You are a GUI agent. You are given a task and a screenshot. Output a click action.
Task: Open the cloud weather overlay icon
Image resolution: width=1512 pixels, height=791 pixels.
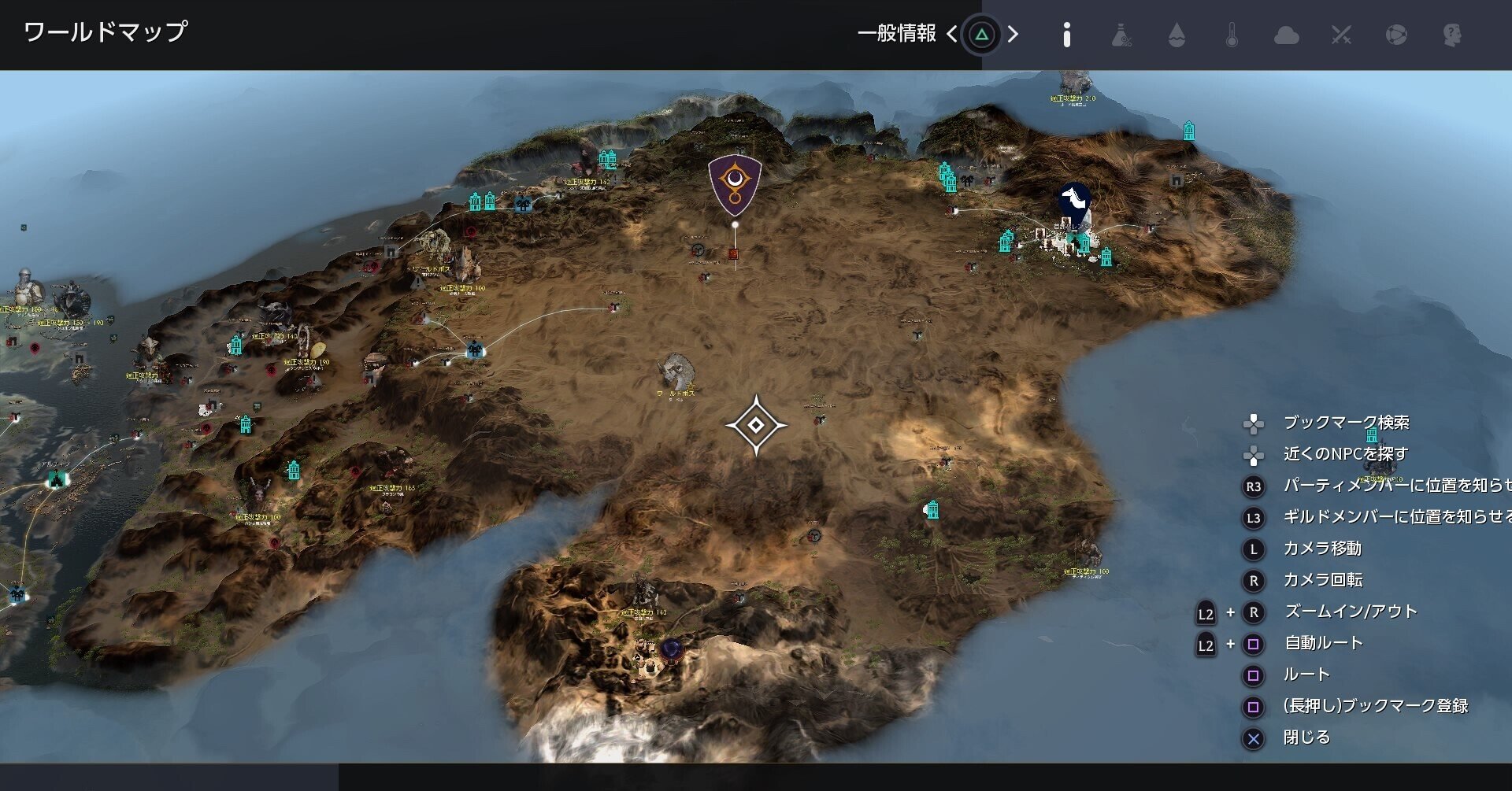click(1288, 35)
